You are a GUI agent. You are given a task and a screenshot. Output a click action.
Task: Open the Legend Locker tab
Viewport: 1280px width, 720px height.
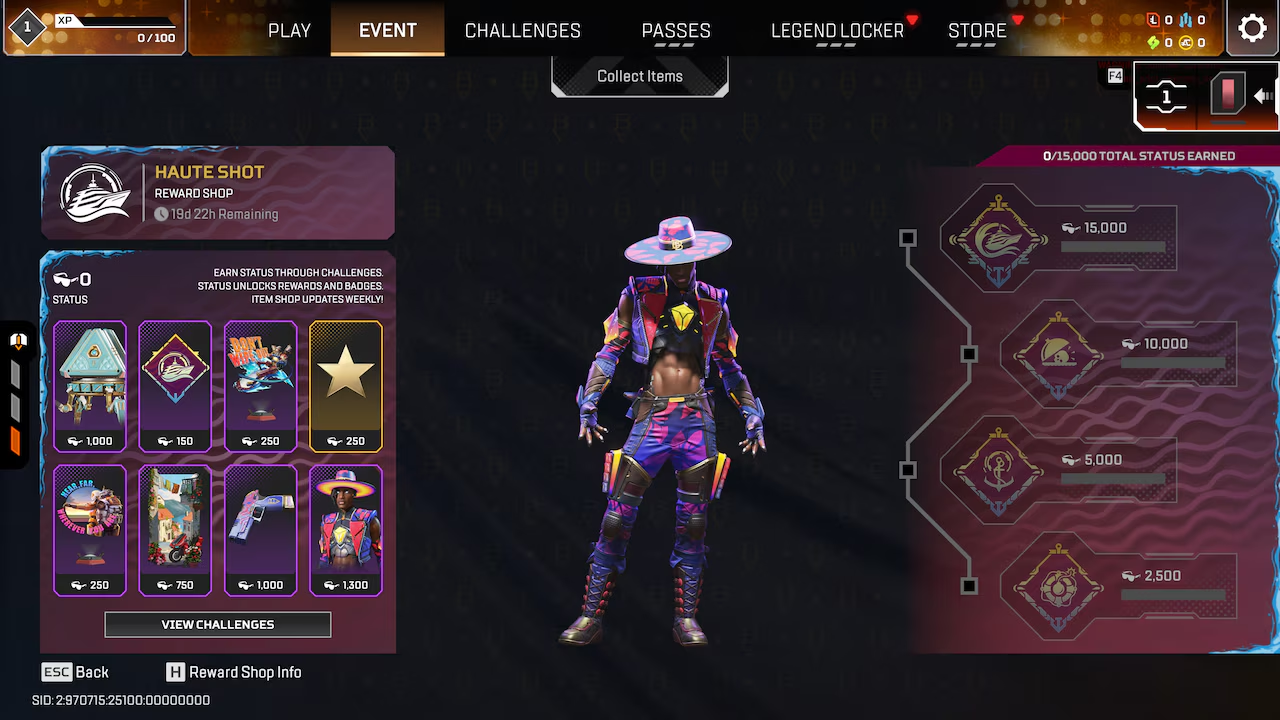(837, 30)
